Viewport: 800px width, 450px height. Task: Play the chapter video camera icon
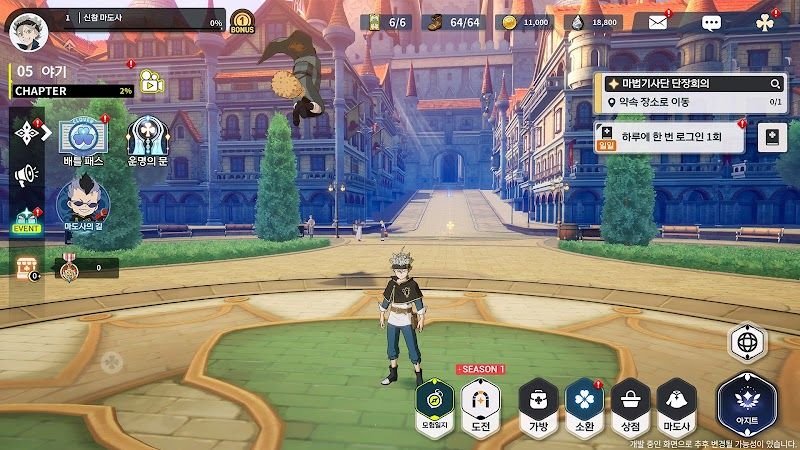point(150,79)
